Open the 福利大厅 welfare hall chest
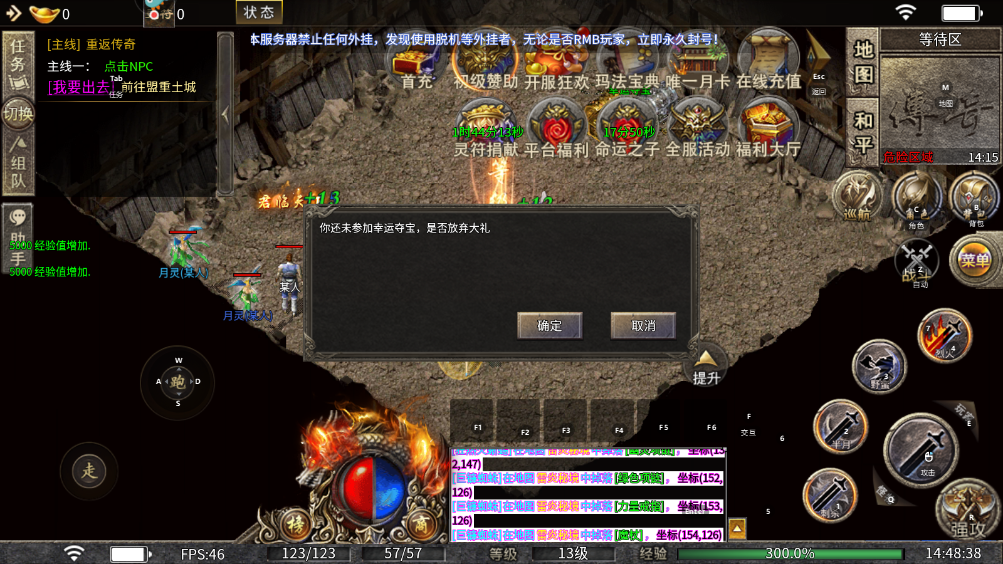Screen dimensions: 1003x564 point(767,126)
